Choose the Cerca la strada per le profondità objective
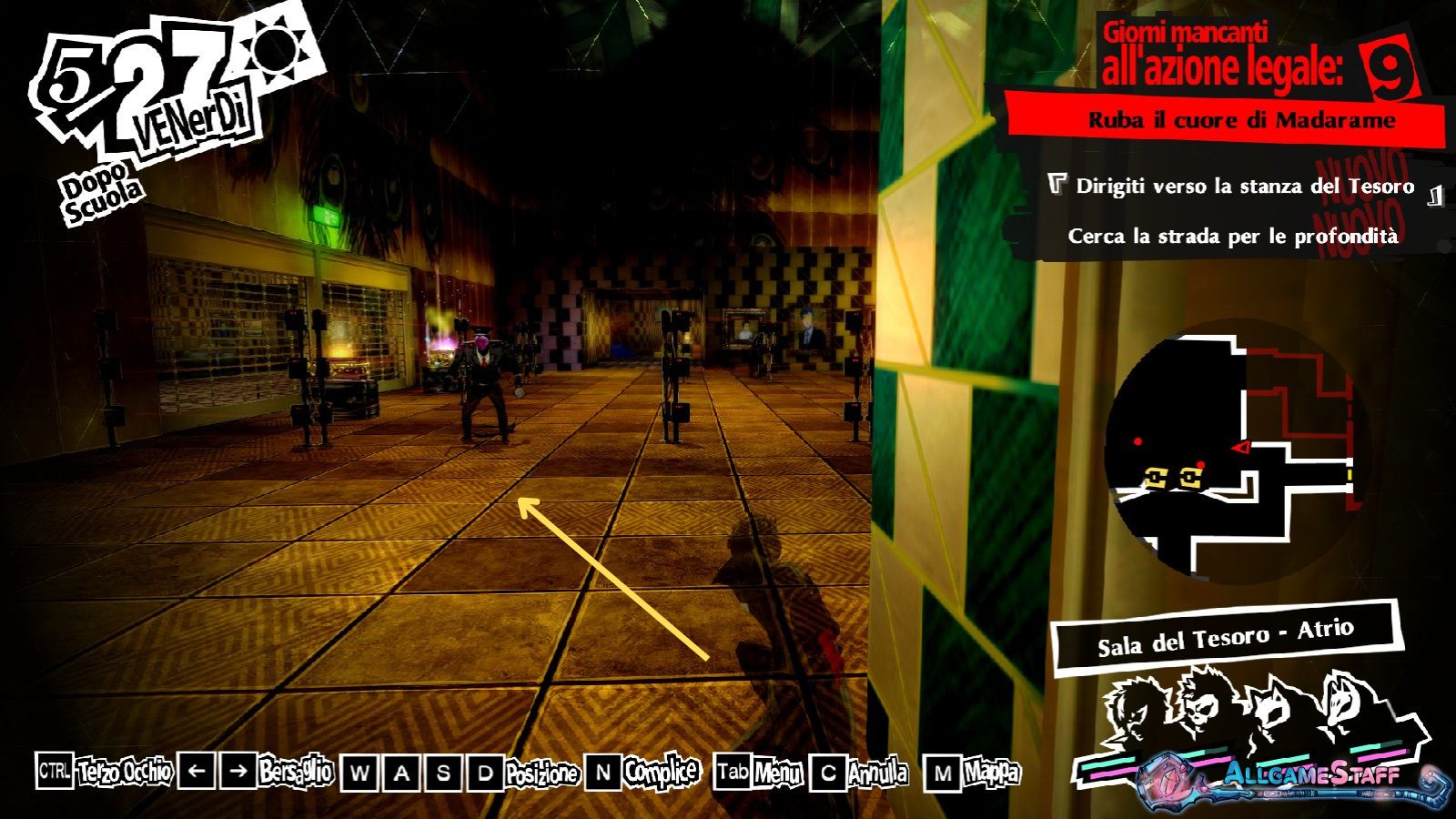Viewport: 1456px width, 819px height. 1232,236
